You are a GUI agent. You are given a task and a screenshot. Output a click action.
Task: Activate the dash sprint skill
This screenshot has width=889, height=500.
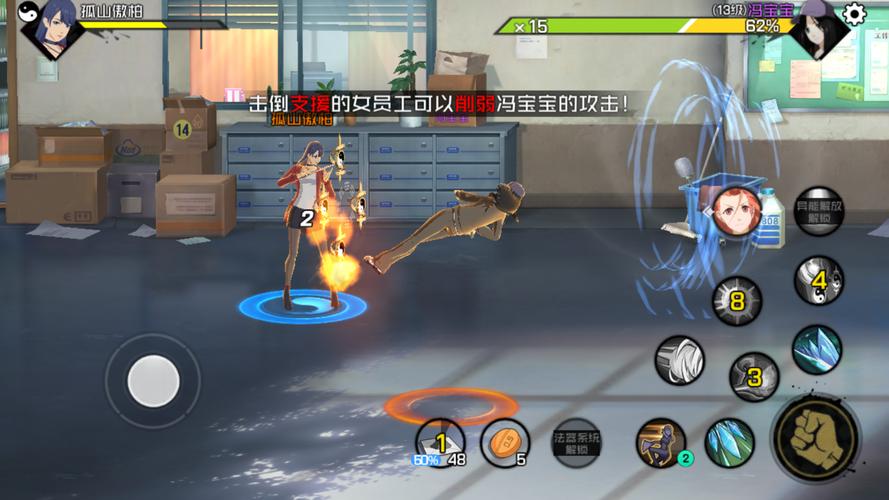click(661, 442)
